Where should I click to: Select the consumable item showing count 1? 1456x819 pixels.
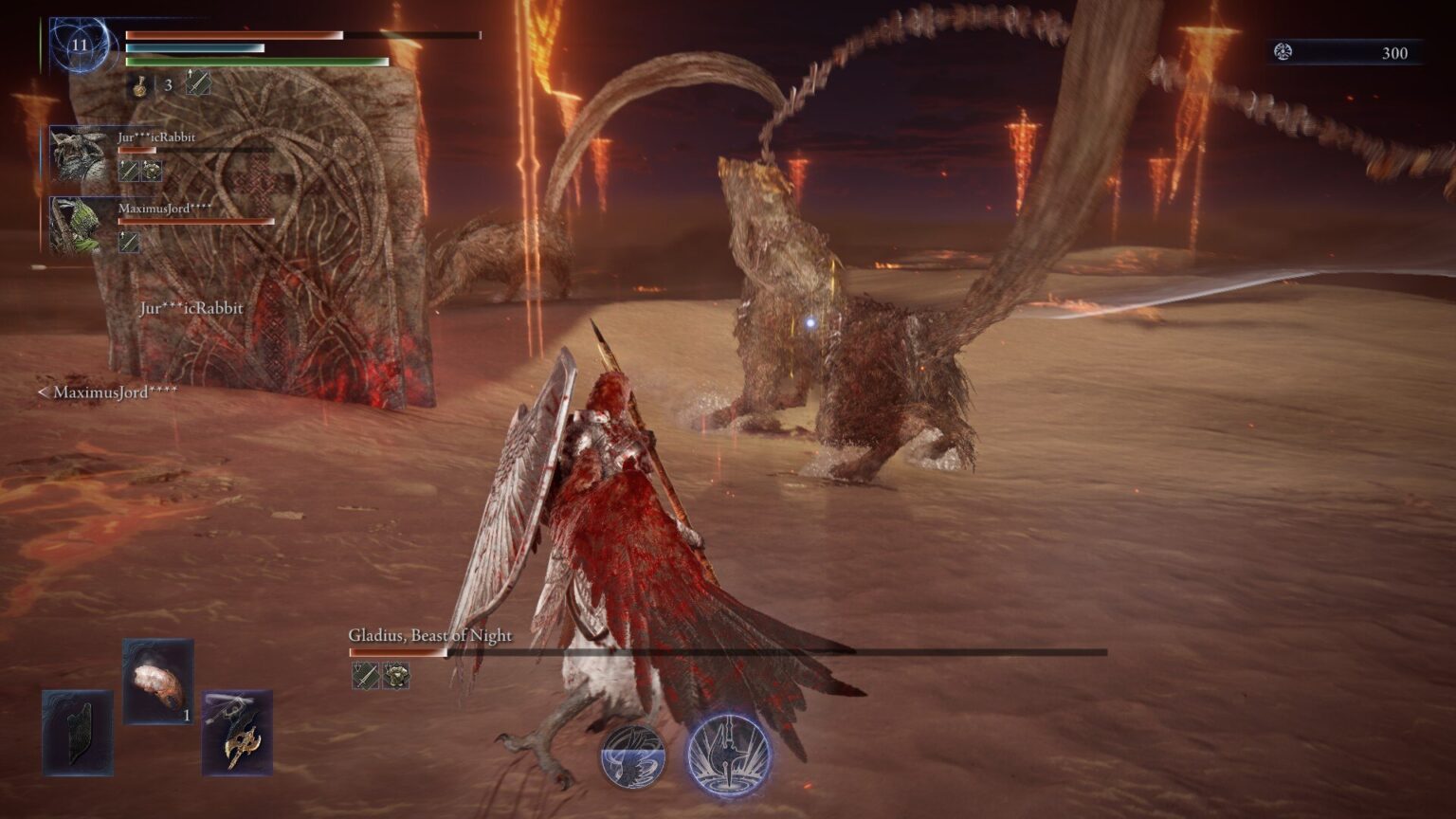(159, 685)
